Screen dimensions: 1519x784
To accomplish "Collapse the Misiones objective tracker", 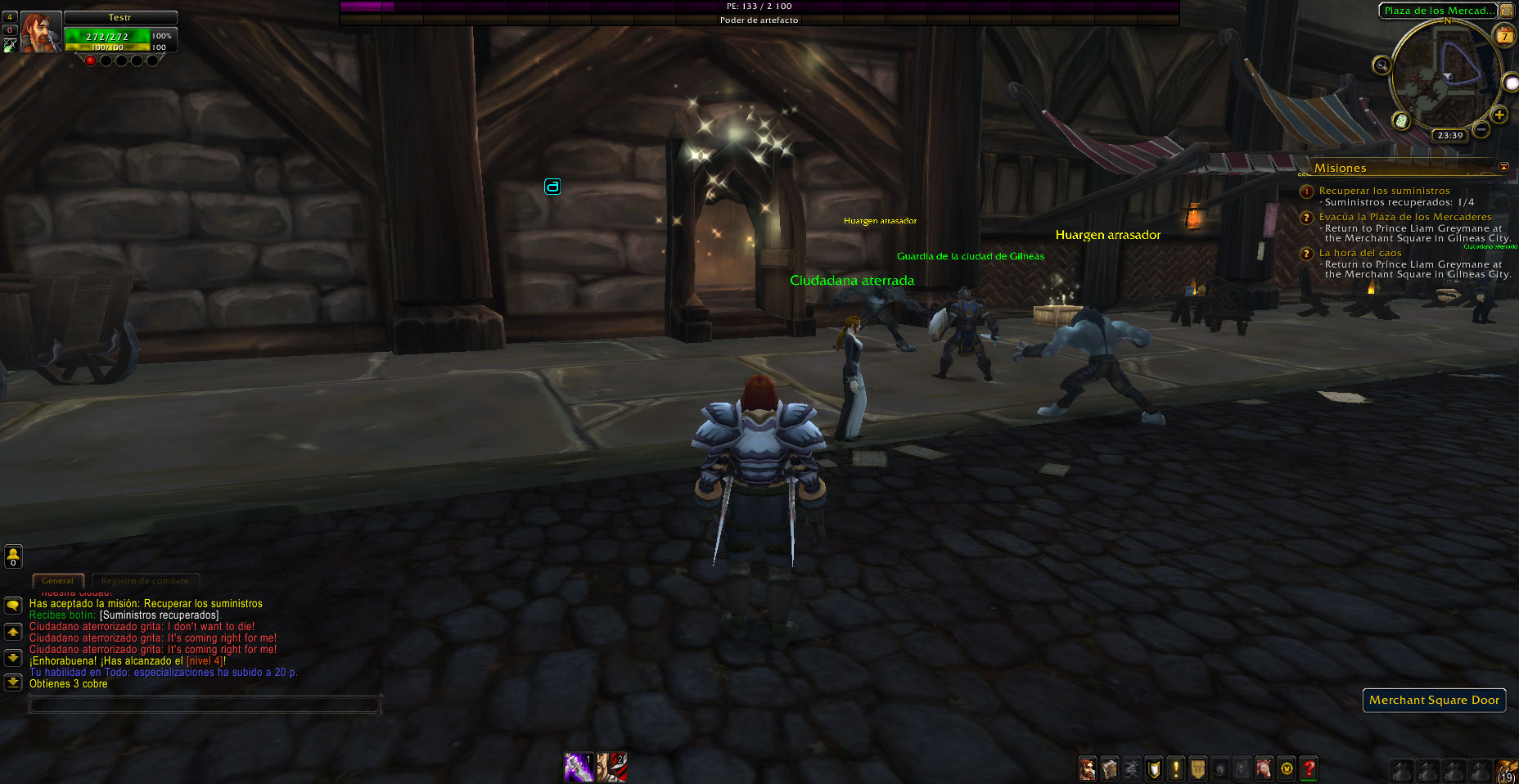I will 1503,167.
